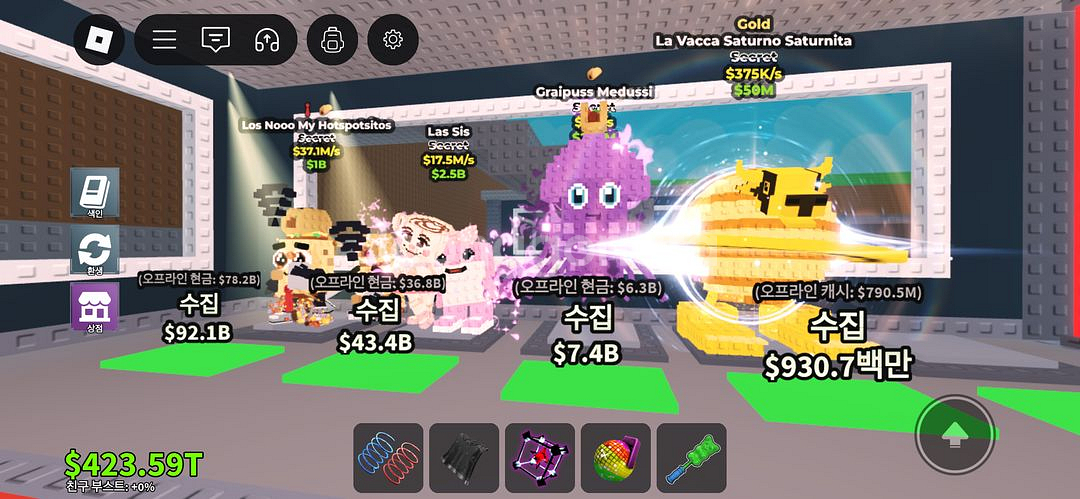Open the hamburger list menu
Viewport: 1080px width, 499px height.
[164, 40]
